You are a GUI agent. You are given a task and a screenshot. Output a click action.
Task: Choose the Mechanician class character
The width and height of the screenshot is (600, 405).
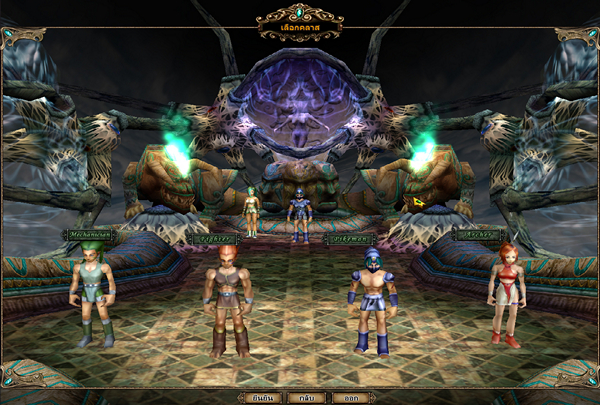point(93,297)
